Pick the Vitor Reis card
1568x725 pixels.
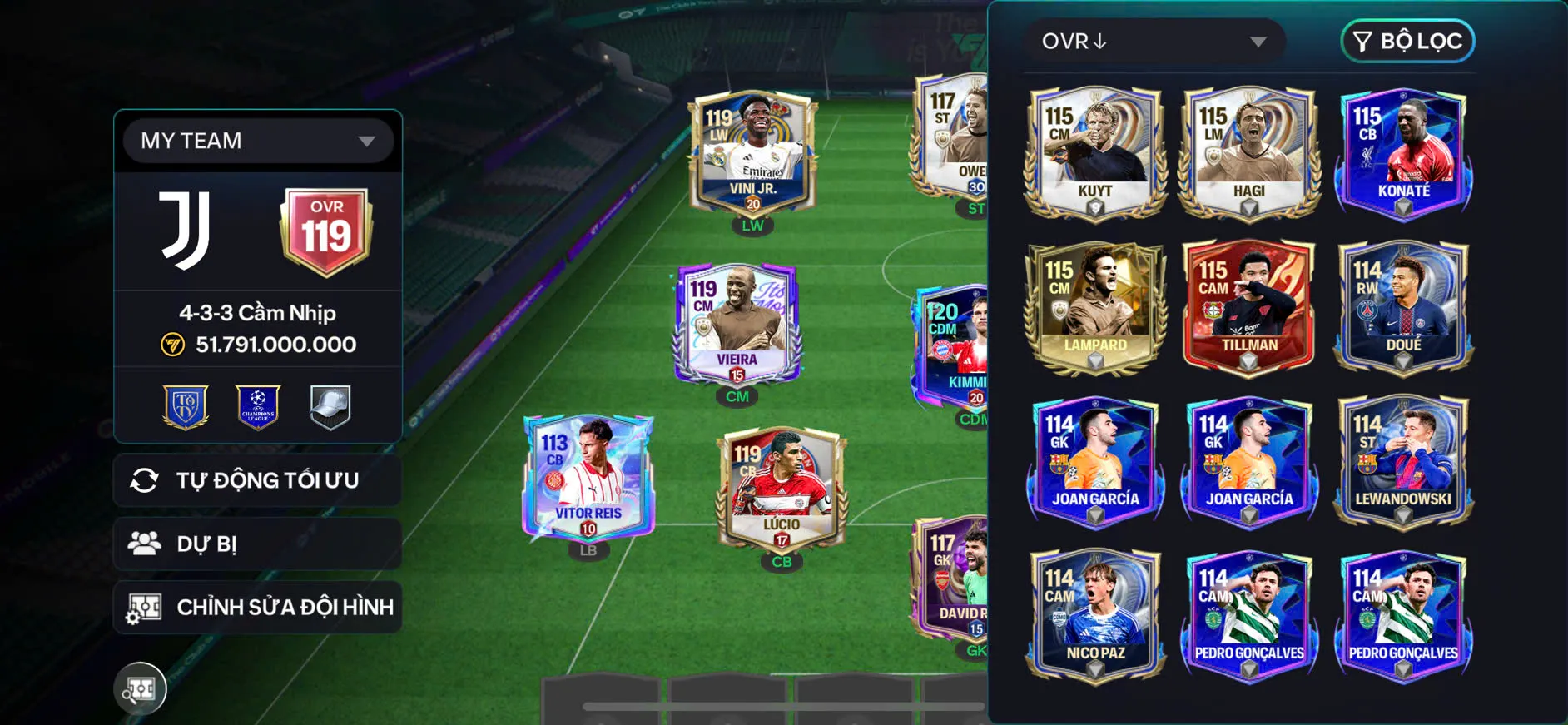coord(588,477)
